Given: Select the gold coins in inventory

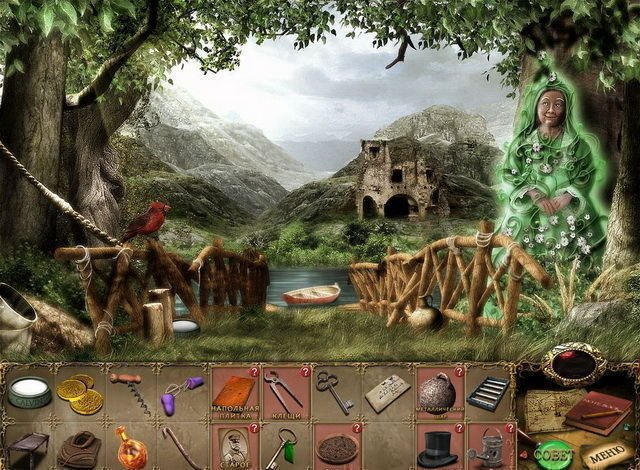Looking at the screenshot, I should (79, 394).
